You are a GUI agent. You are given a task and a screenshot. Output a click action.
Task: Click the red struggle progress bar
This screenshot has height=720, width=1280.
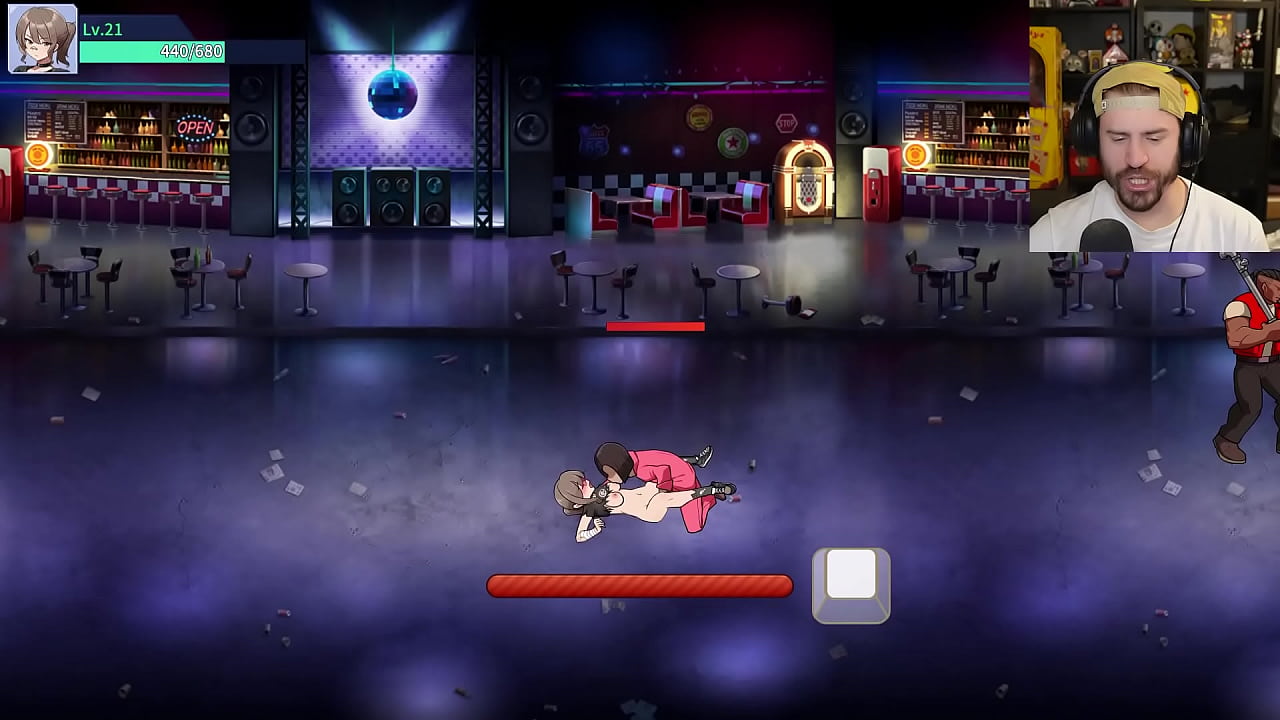(640, 586)
